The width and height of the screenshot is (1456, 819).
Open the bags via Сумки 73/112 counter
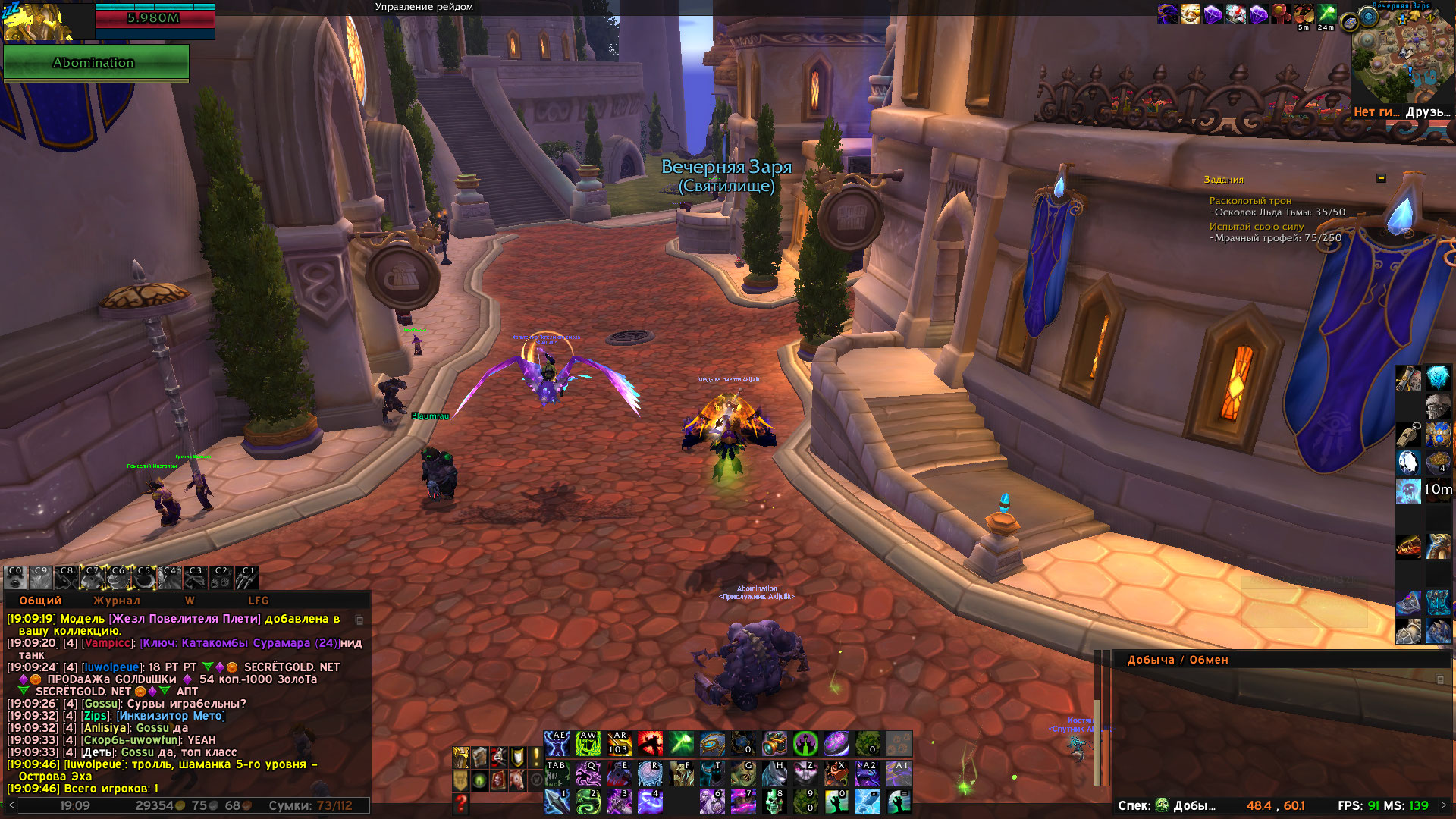(311, 806)
